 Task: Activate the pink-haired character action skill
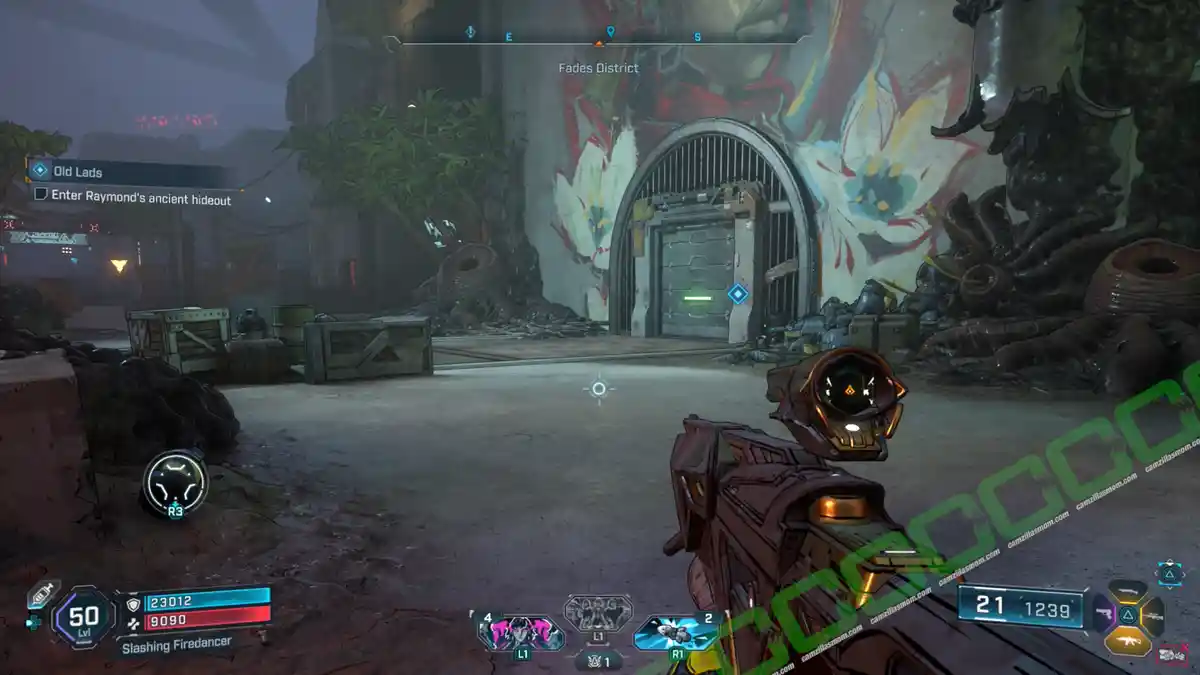click(522, 633)
